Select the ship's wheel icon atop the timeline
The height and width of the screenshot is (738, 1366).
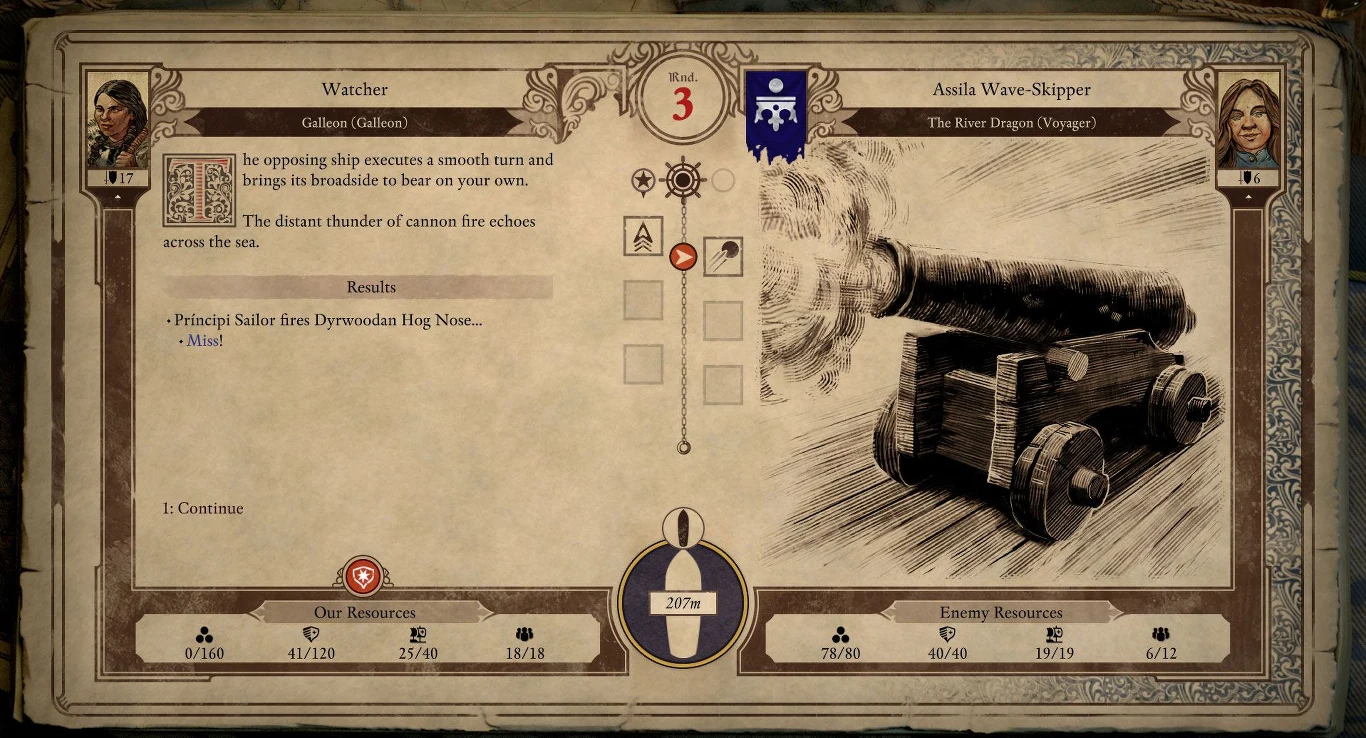coord(683,181)
